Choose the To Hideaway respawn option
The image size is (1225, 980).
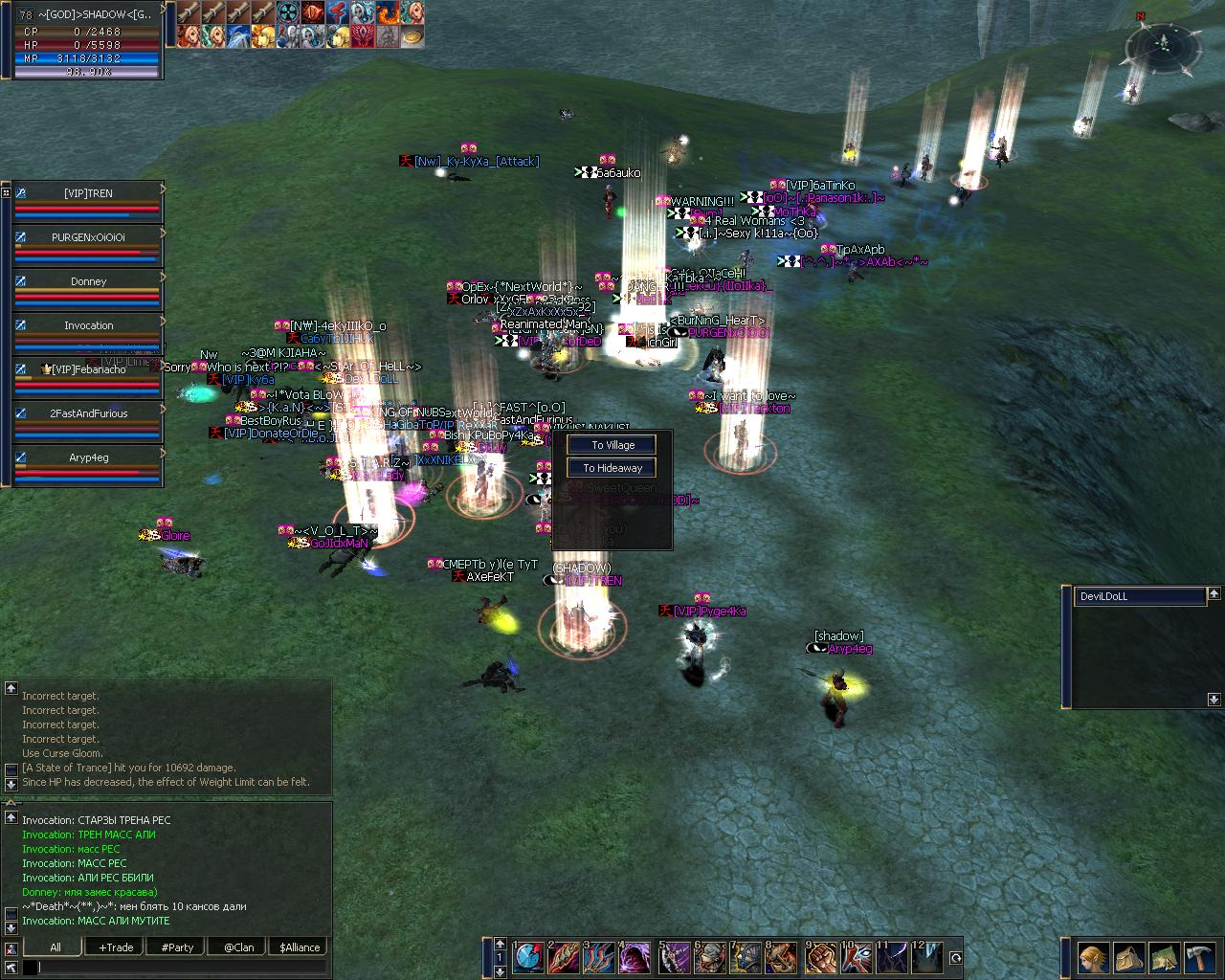point(612,468)
